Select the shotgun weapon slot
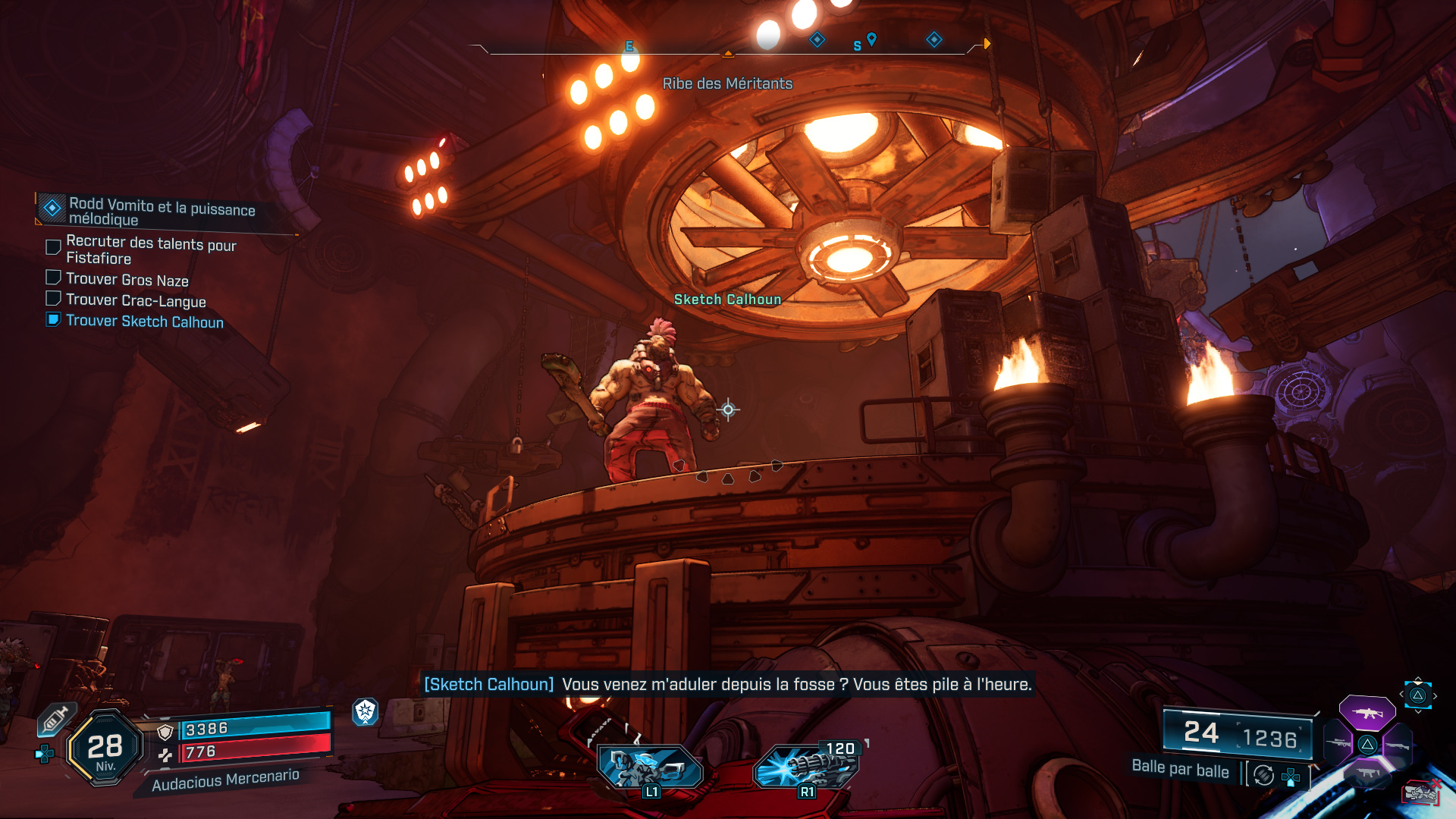This screenshot has width=1456, height=819. click(x=1397, y=745)
